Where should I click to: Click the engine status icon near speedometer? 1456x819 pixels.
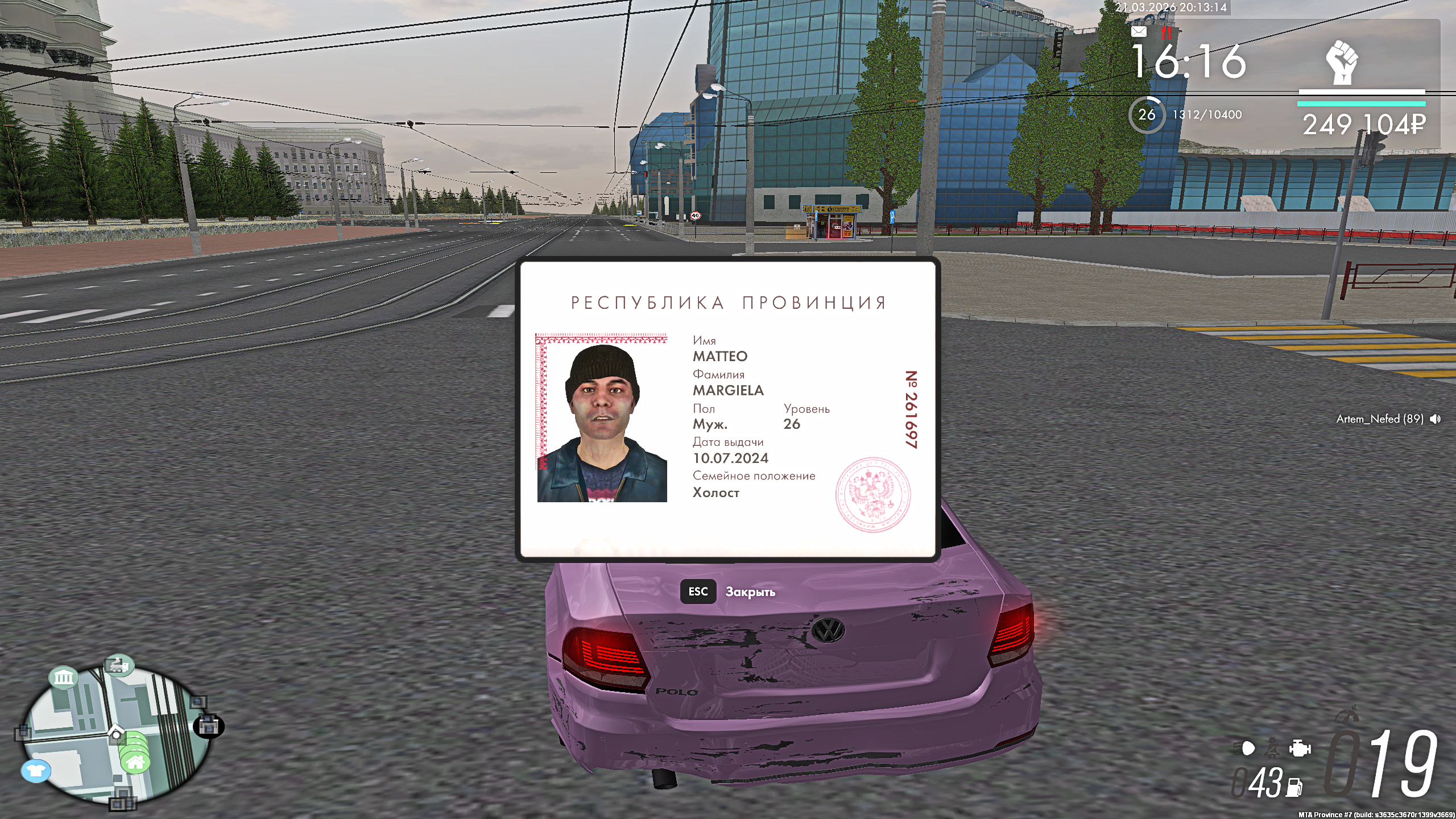(x=1300, y=748)
